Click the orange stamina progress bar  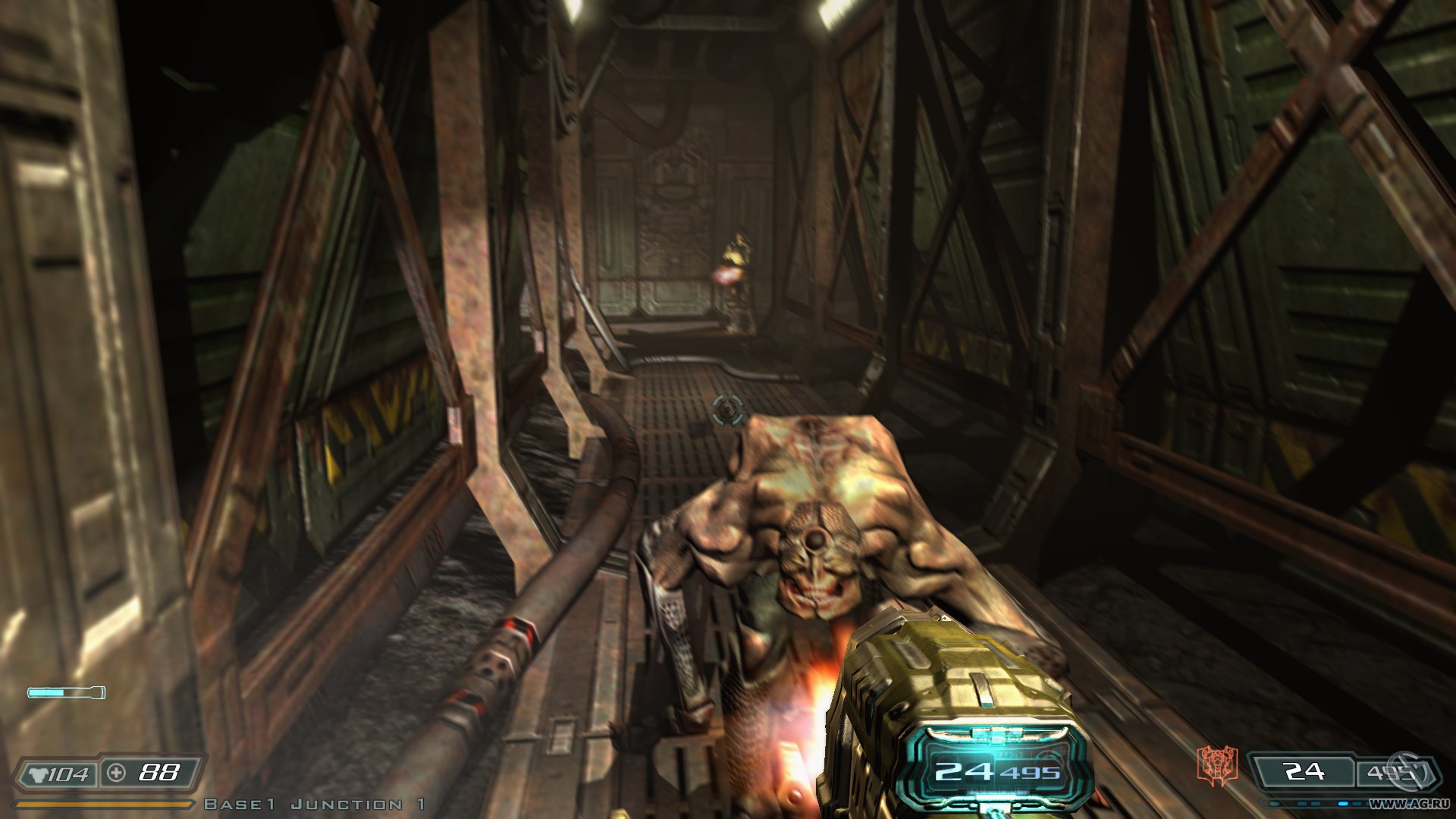[102, 805]
